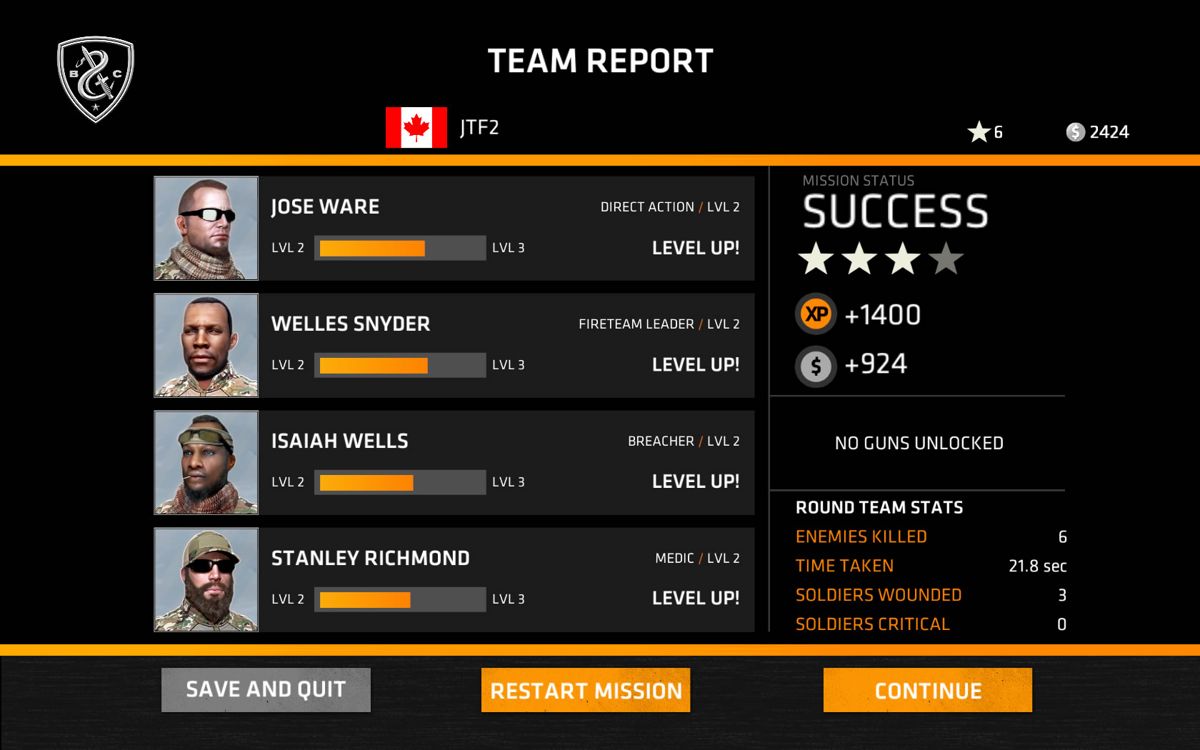Open Welles Snyder's portrait
Screen dimensions: 1200x750
[206, 345]
